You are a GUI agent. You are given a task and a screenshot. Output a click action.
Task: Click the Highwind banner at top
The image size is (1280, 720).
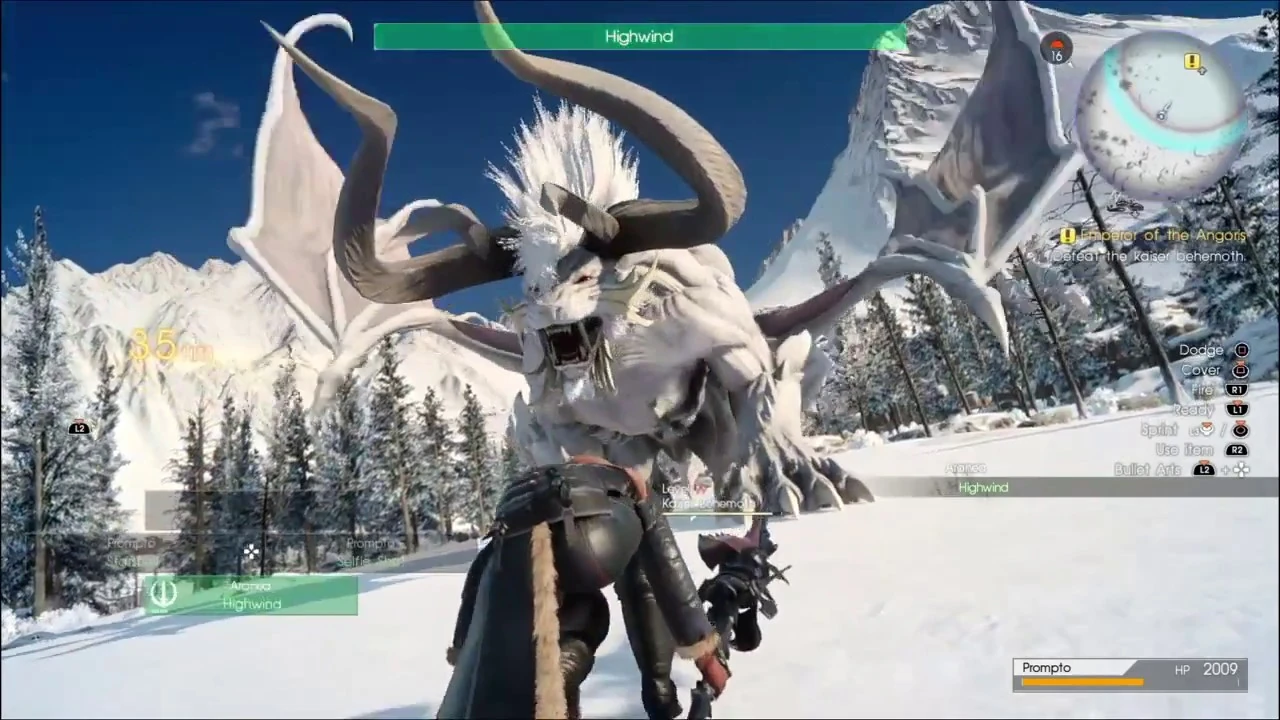[639, 37]
